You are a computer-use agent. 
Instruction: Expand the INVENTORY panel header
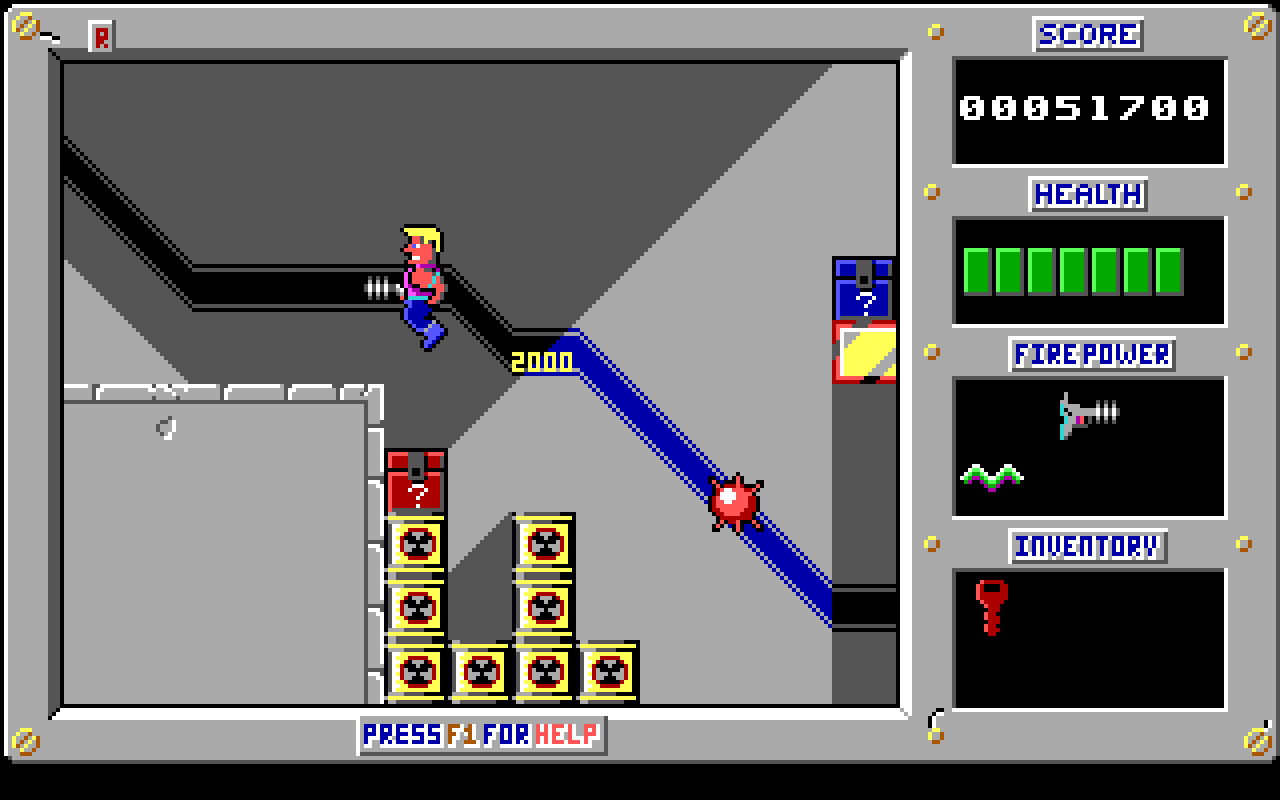[1088, 547]
